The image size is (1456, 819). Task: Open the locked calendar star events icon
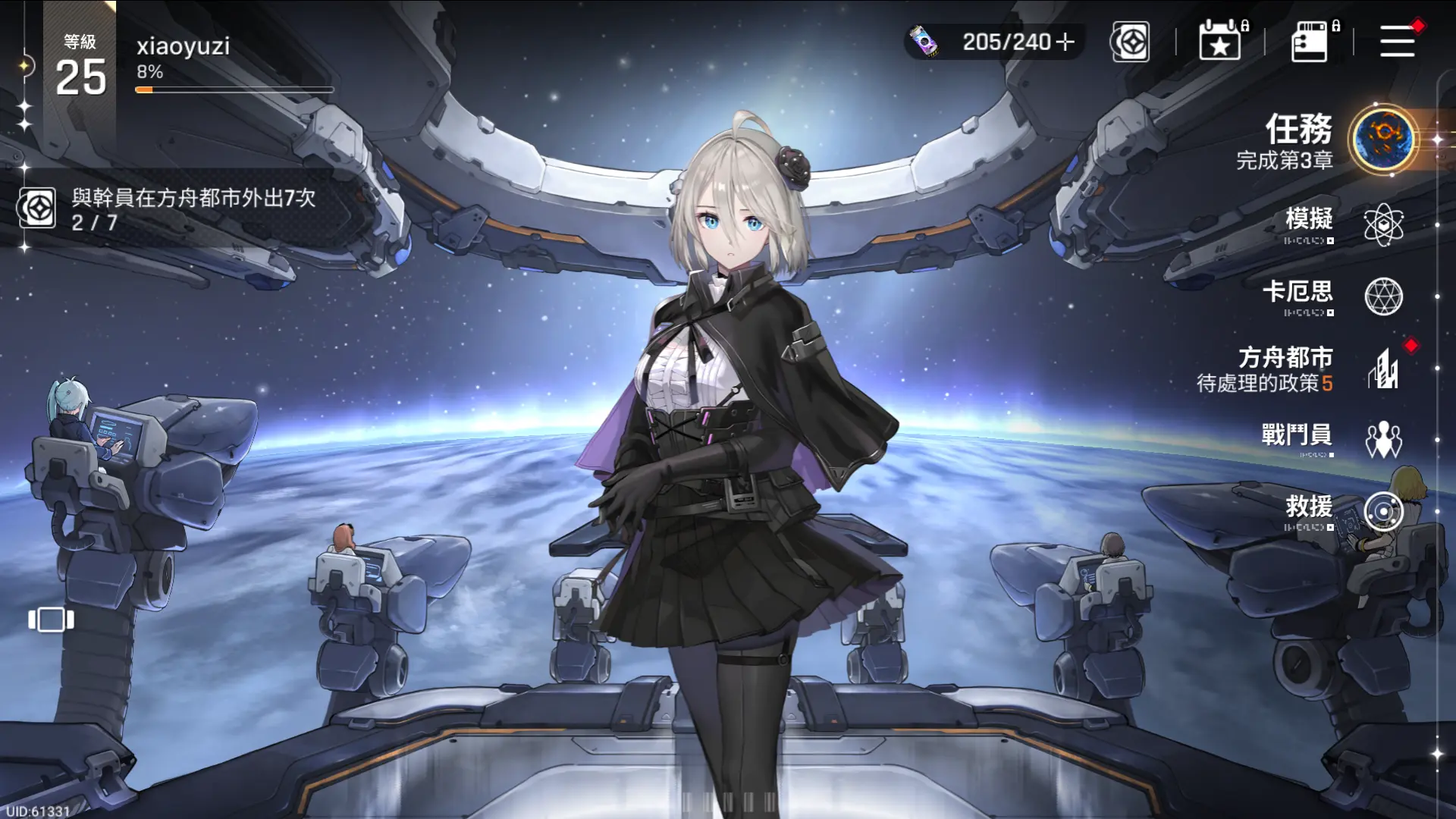click(1220, 41)
